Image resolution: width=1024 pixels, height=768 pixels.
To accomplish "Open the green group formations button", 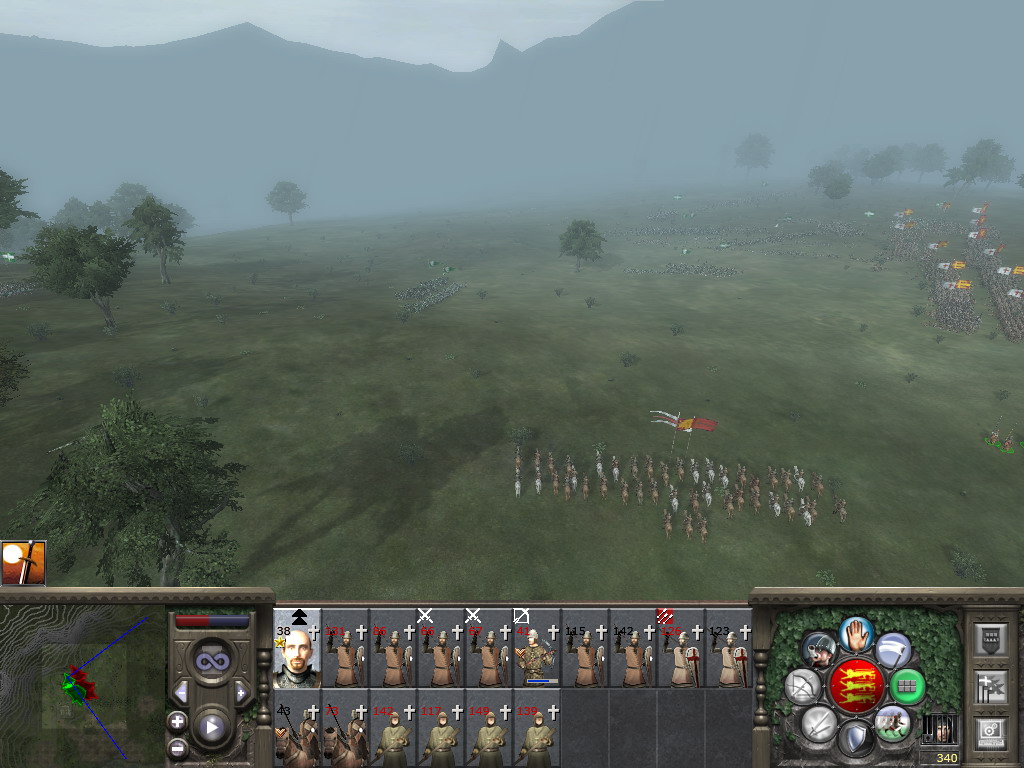I will click(907, 686).
